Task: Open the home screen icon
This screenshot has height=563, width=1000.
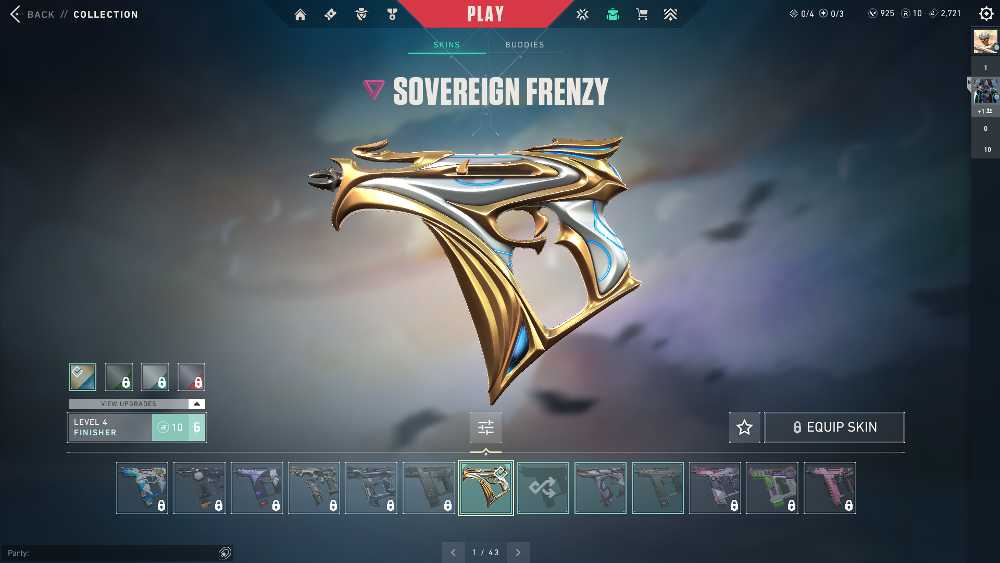Action: [301, 15]
